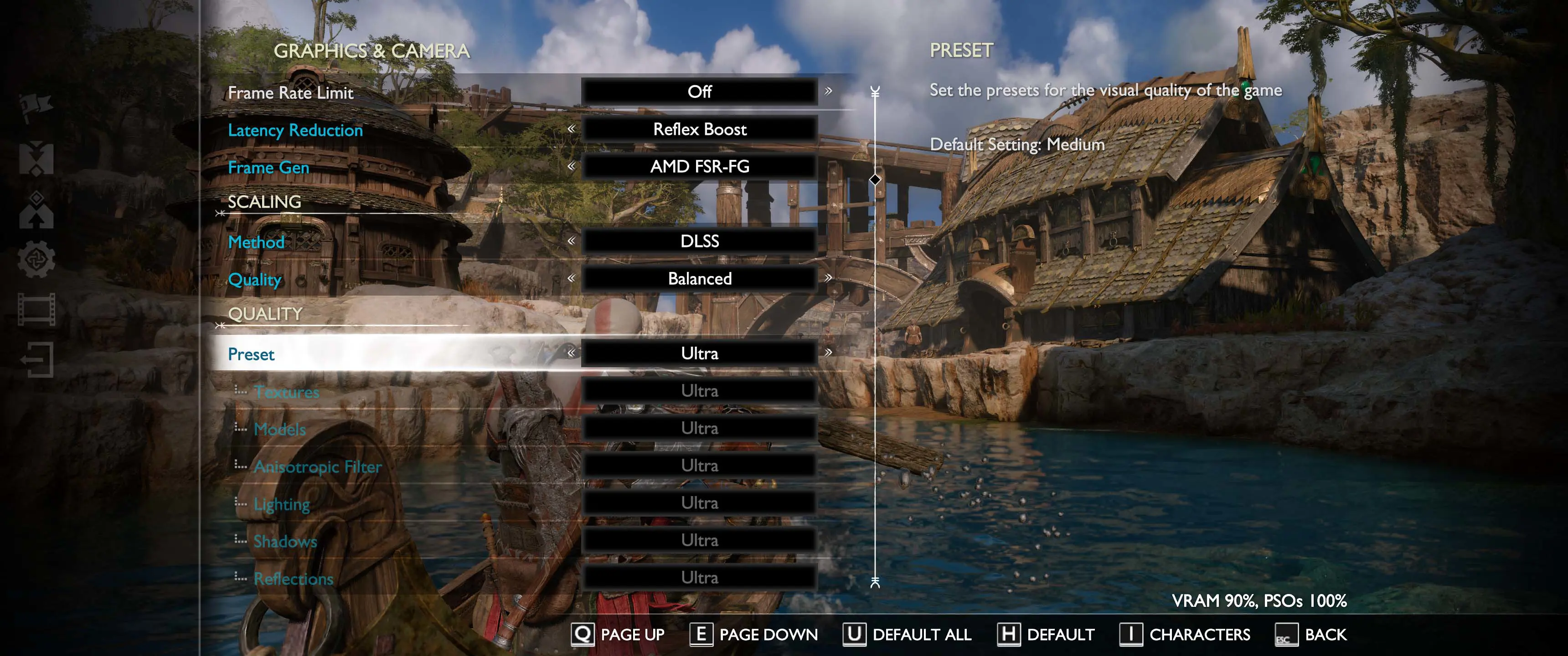This screenshot has width=1568, height=656.
Task: Select CHARACTERS in the bottom bar
Action: (1200, 635)
